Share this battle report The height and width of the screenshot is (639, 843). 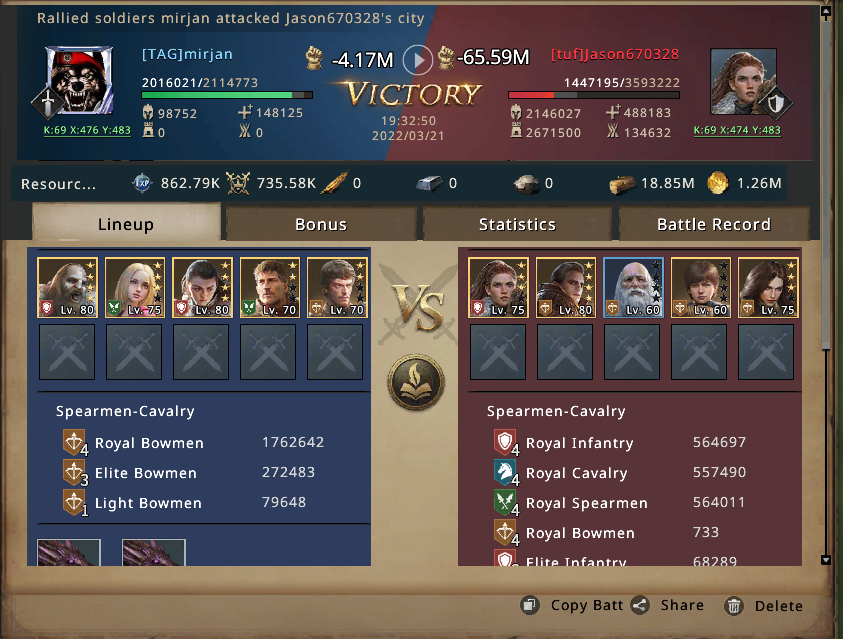tap(669, 605)
